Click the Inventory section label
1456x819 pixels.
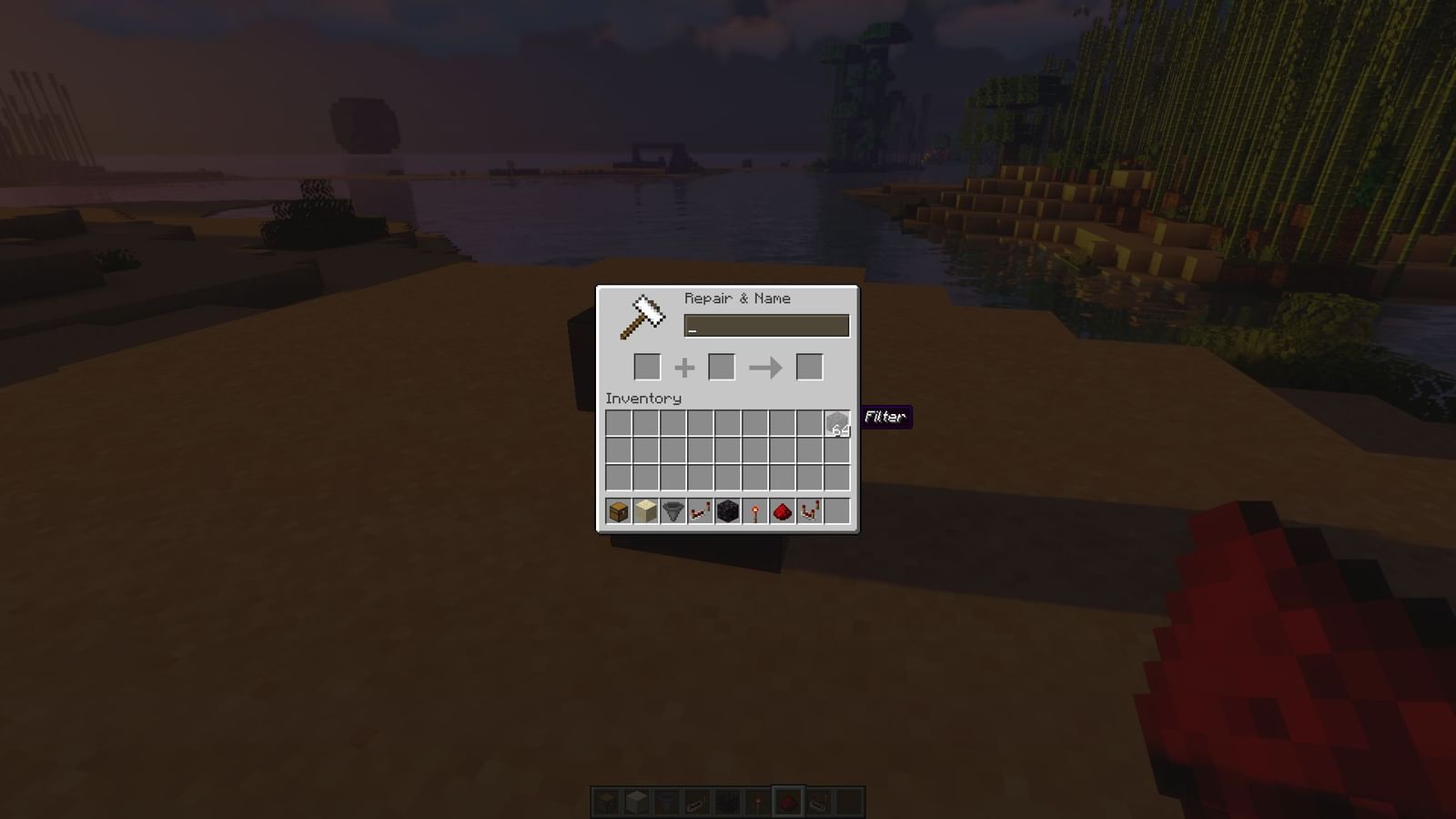pyautogui.click(x=642, y=399)
